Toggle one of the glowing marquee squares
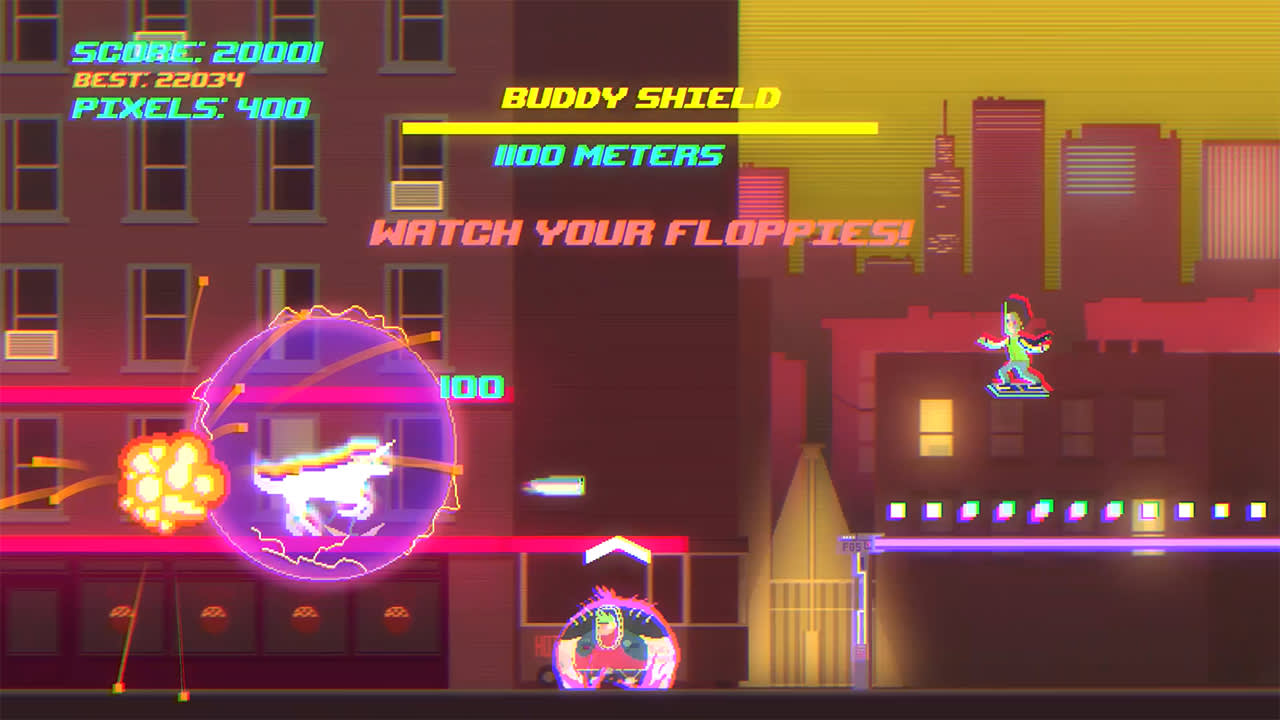Screen dimensions: 1280x720 (x=900, y=511)
